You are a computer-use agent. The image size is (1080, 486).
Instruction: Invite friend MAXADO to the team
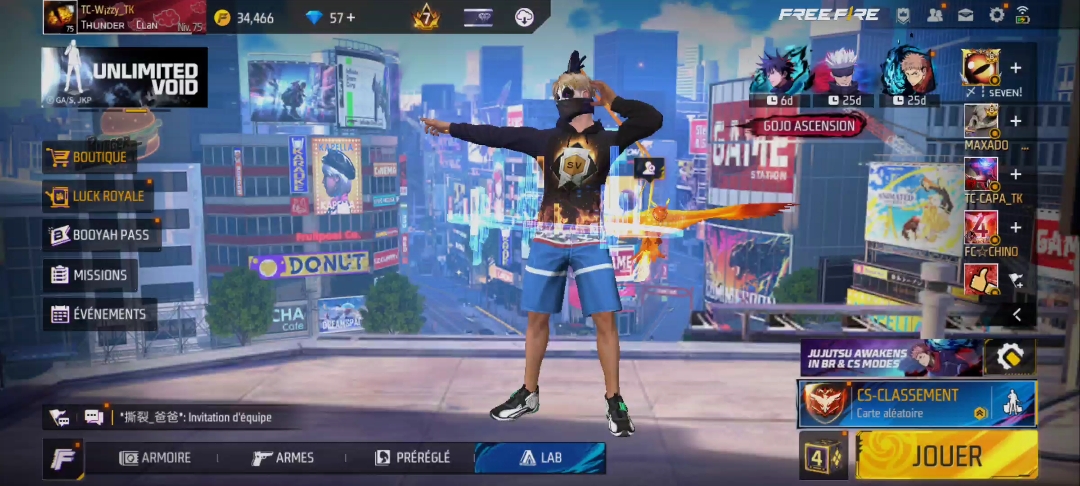pos(1015,121)
